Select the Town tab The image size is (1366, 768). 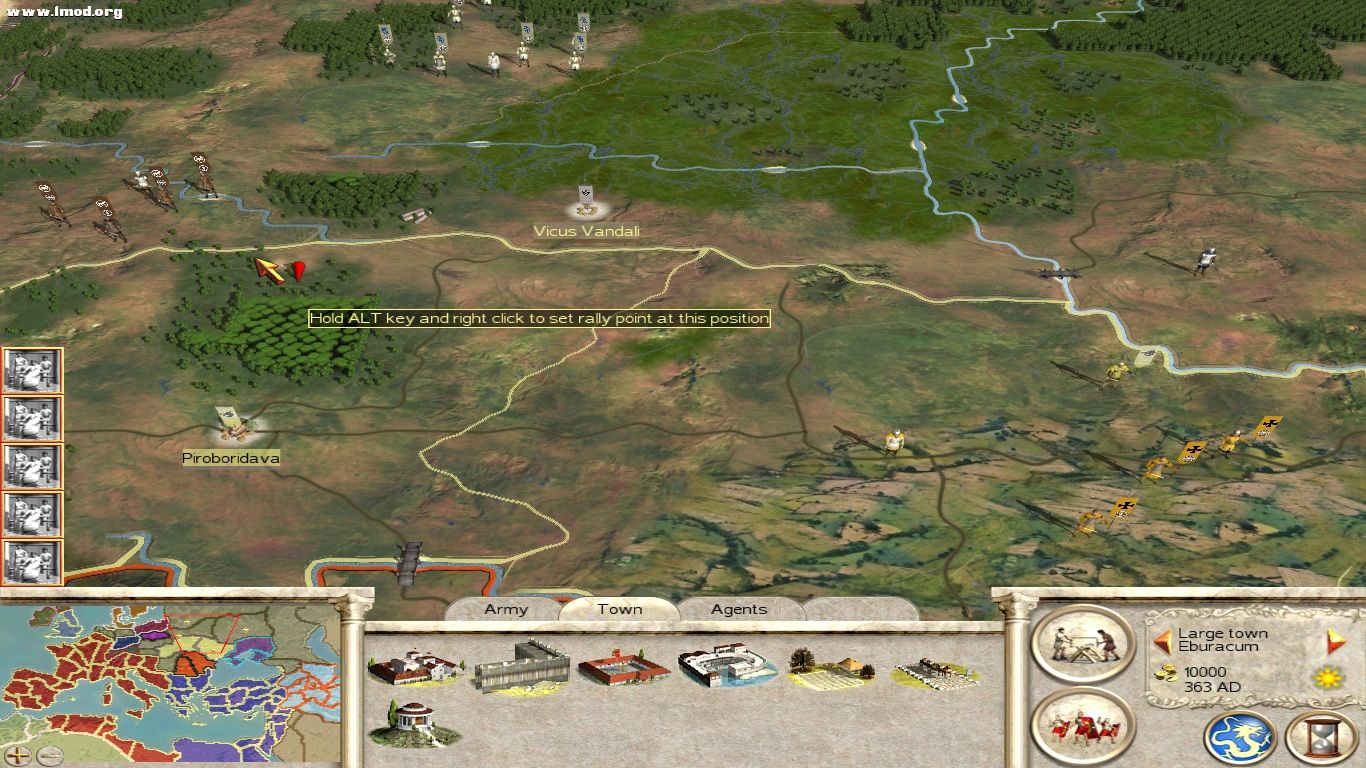(618, 609)
